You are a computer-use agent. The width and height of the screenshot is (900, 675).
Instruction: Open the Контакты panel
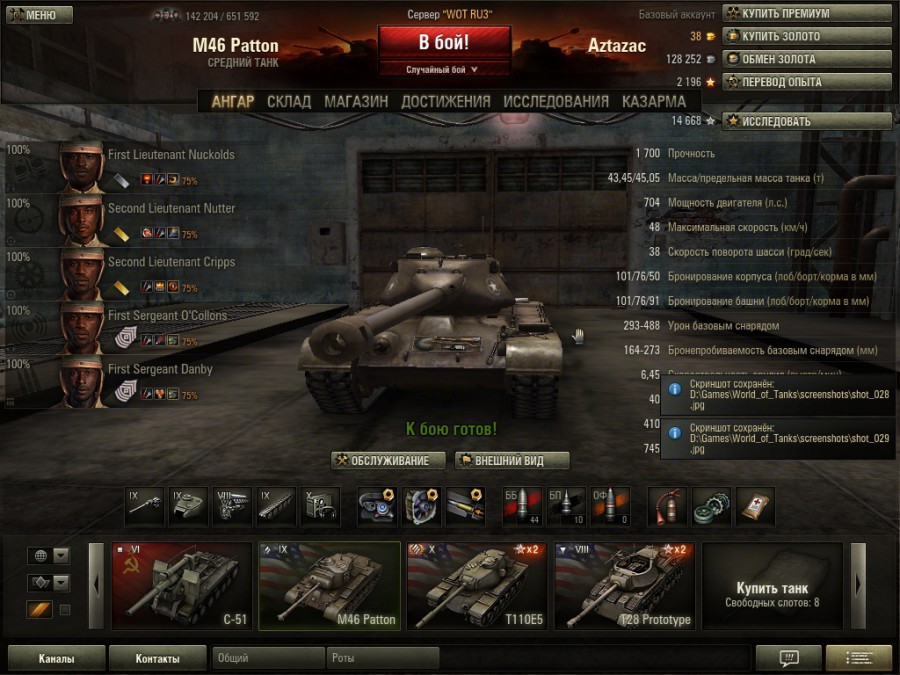pyautogui.click(x=158, y=659)
